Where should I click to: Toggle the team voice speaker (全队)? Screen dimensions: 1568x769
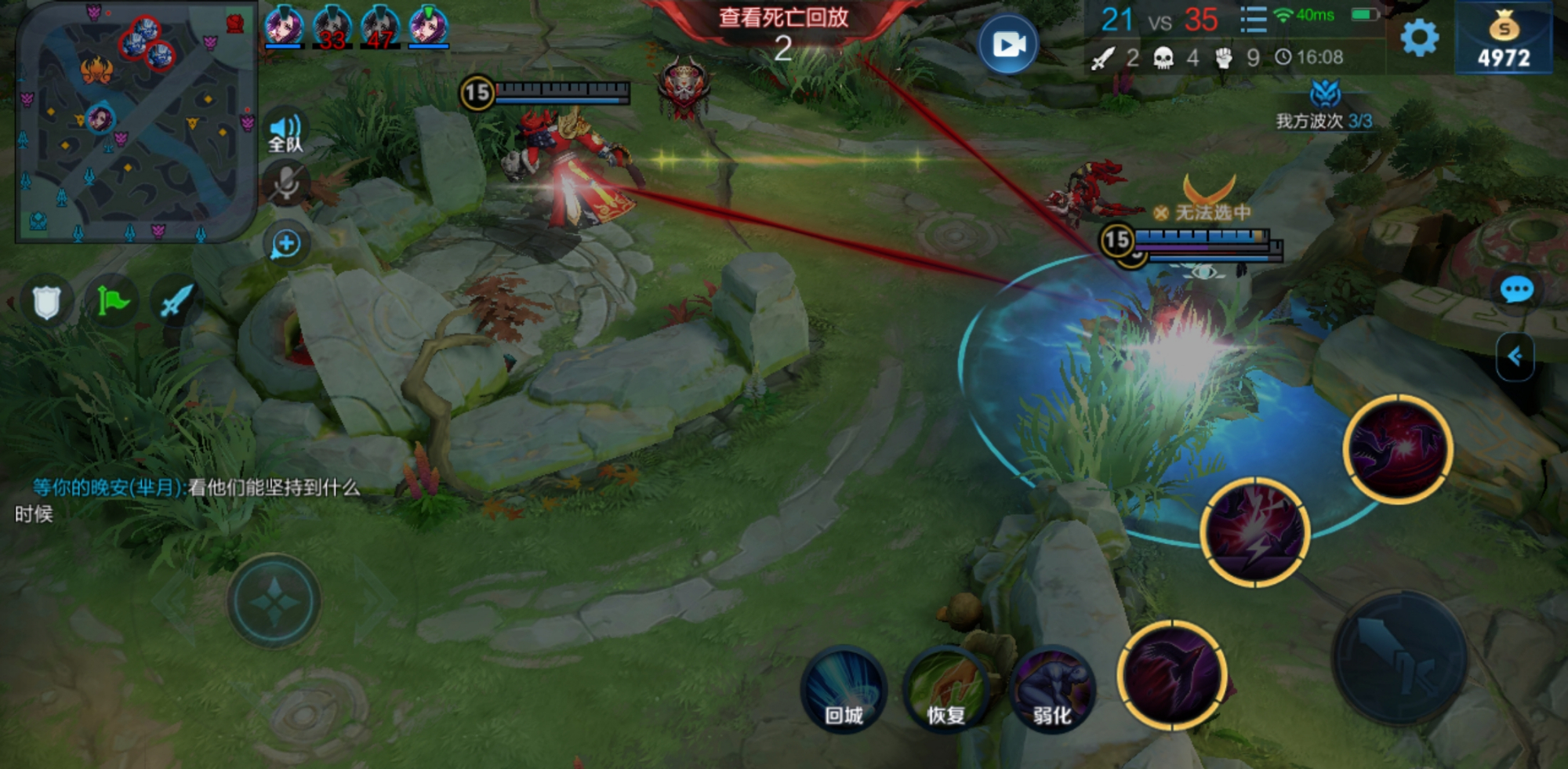pyautogui.click(x=285, y=132)
